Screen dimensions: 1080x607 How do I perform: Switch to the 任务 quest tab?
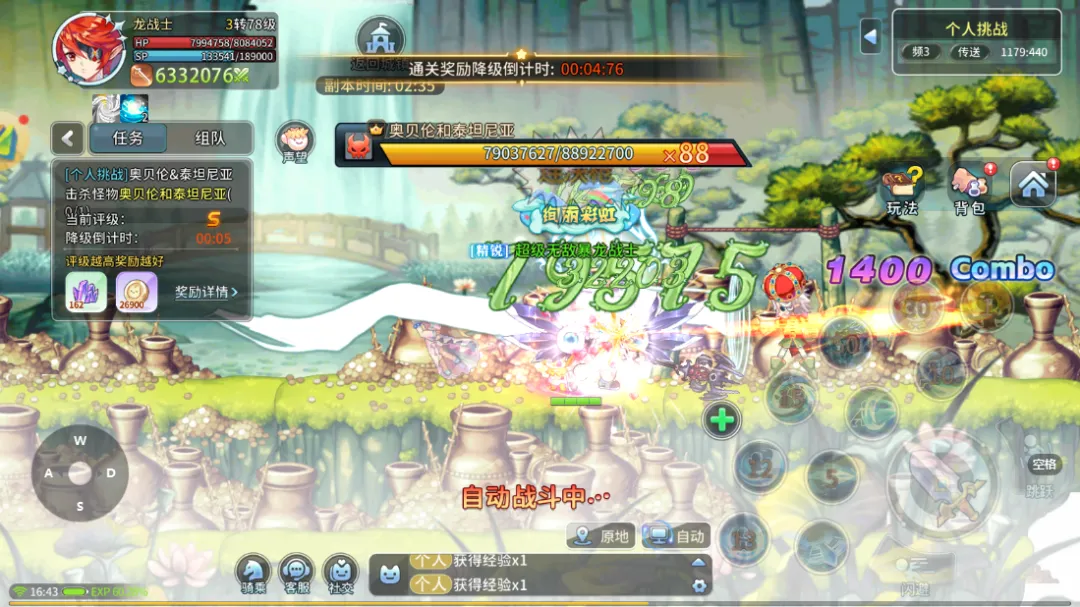(x=127, y=138)
